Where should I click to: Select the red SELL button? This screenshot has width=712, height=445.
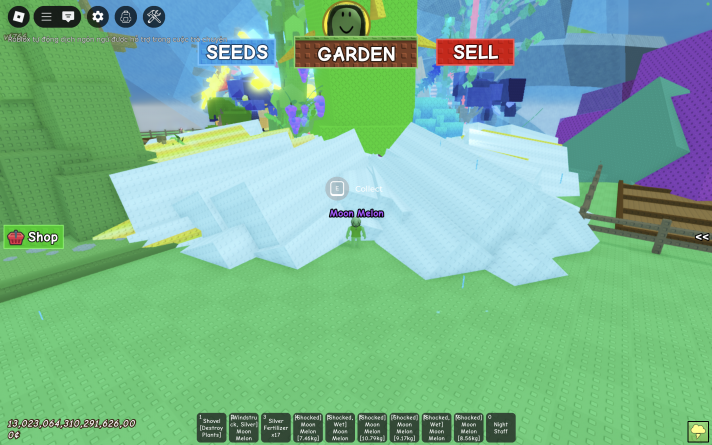point(475,52)
